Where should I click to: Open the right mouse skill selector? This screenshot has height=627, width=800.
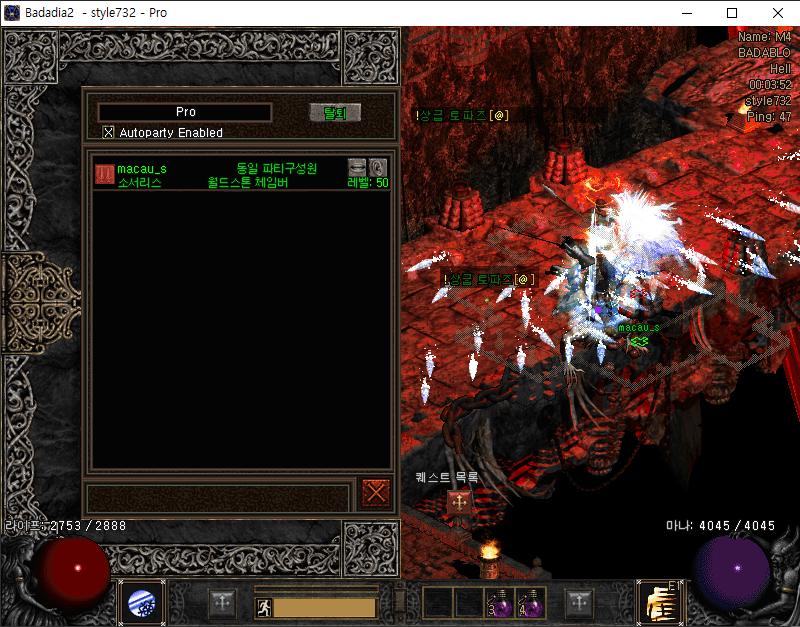[658, 602]
